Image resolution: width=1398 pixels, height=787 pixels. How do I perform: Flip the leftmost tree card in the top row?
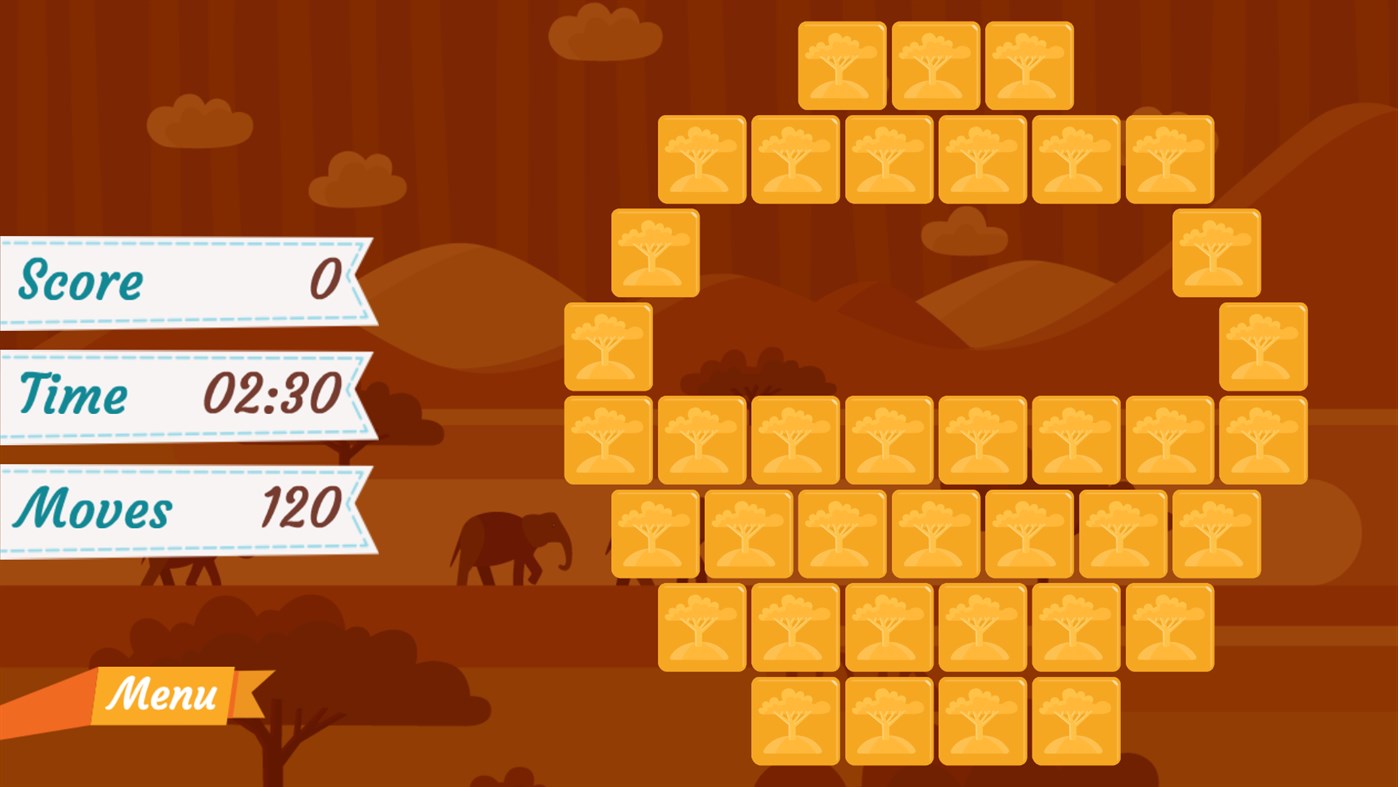tap(843, 65)
